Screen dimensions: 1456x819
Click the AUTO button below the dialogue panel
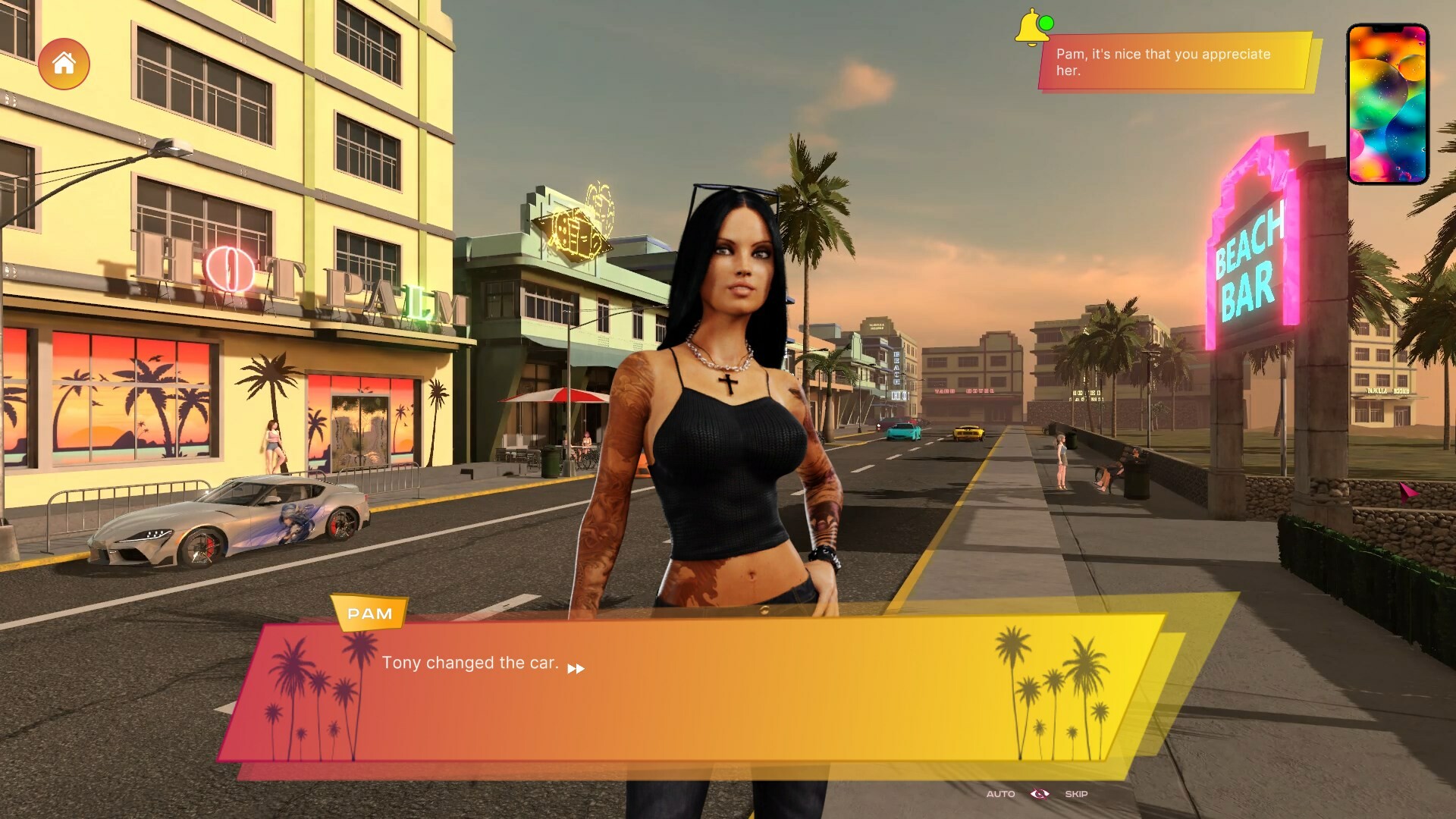pos(1000,794)
